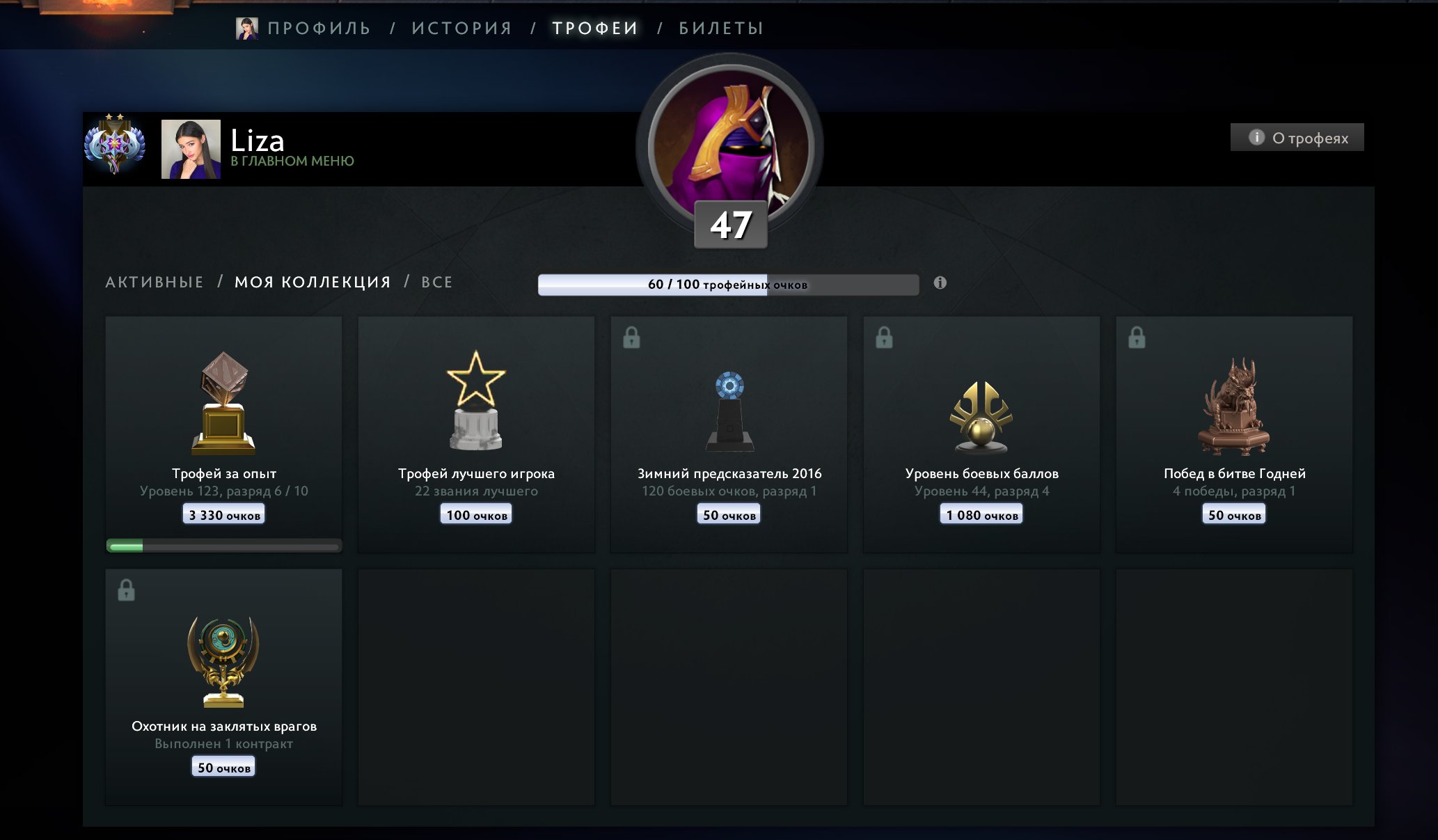Switch to the ИСТОРИЯ tab
Image resolution: width=1438 pixels, height=840 pixels.
[461, 28]
